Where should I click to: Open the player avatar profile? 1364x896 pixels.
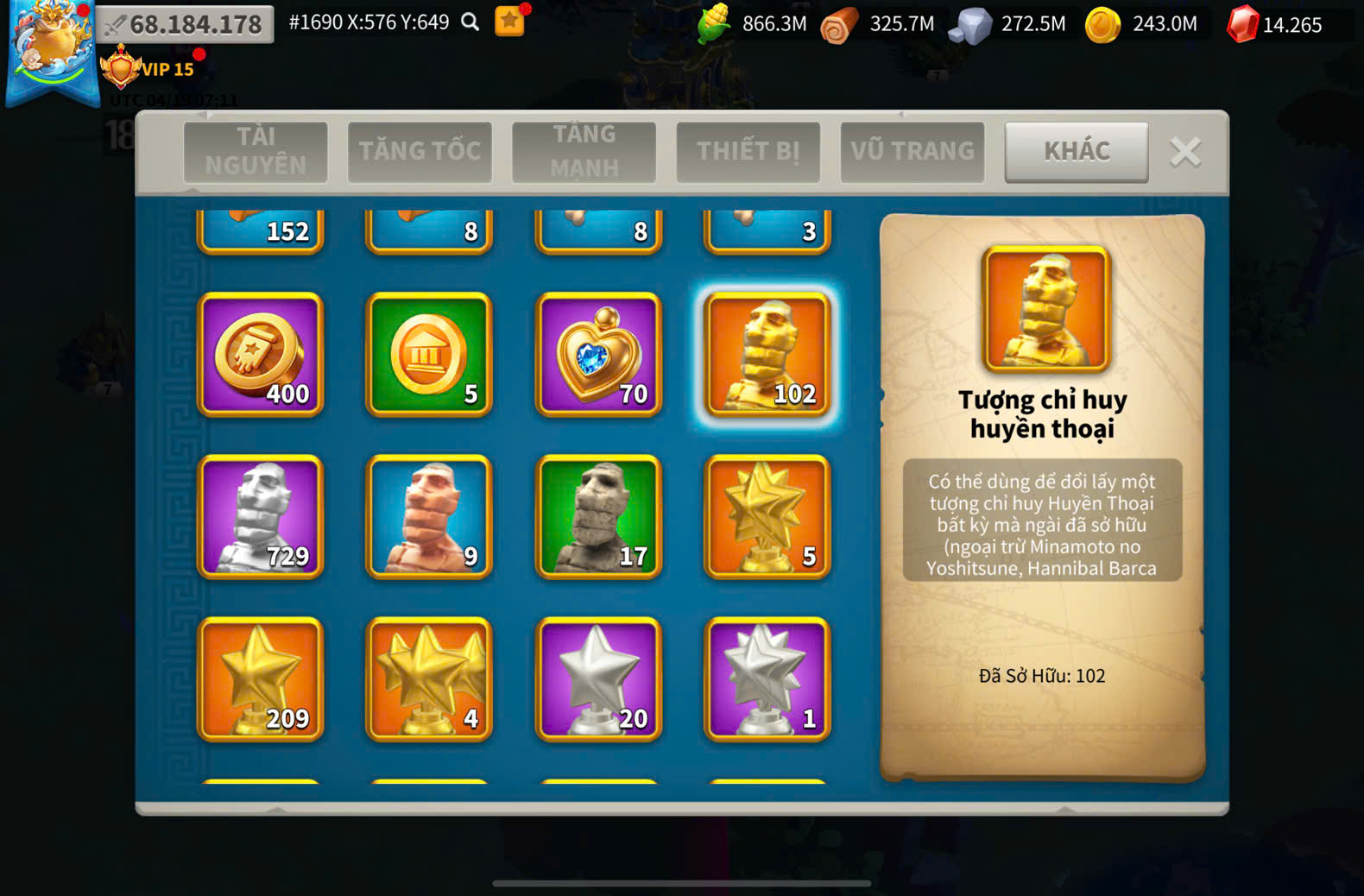coord(50,50)
